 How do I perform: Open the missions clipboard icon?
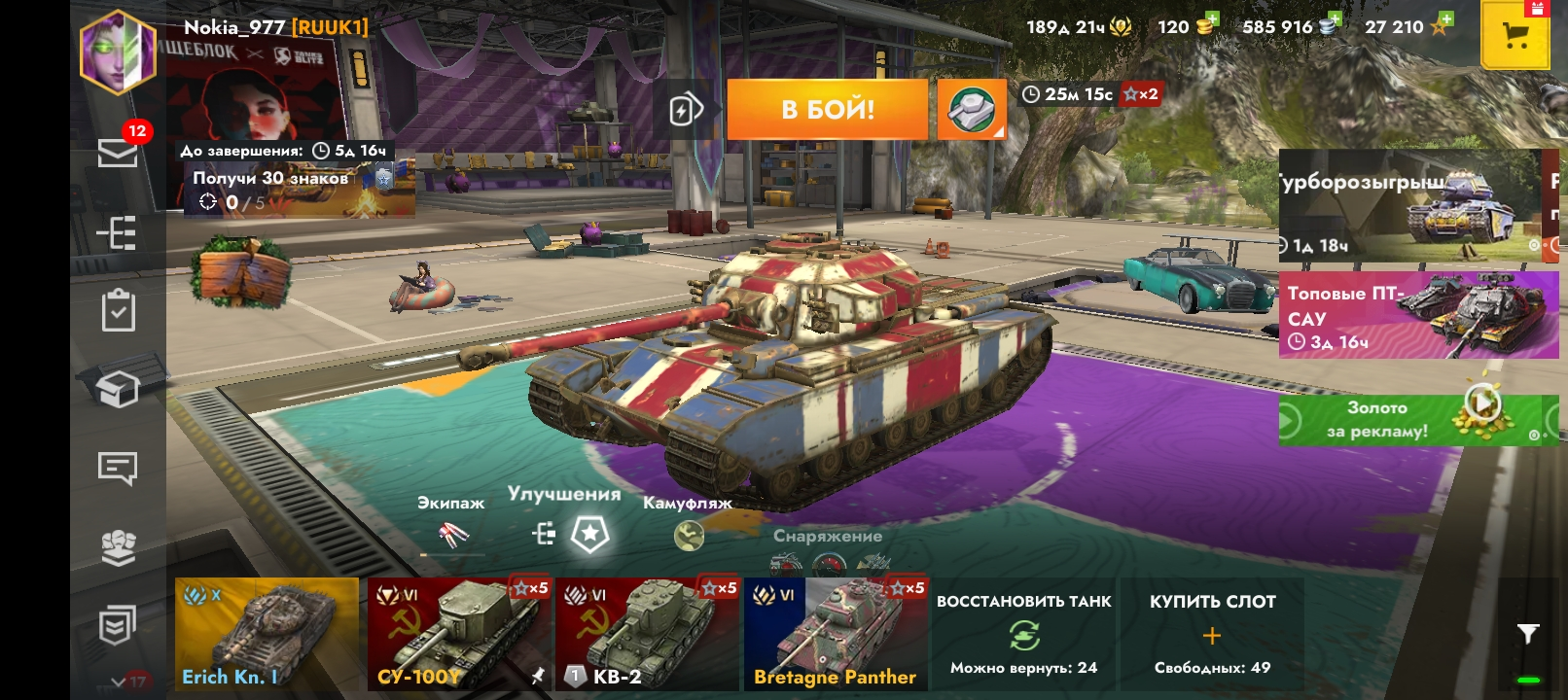118,311
